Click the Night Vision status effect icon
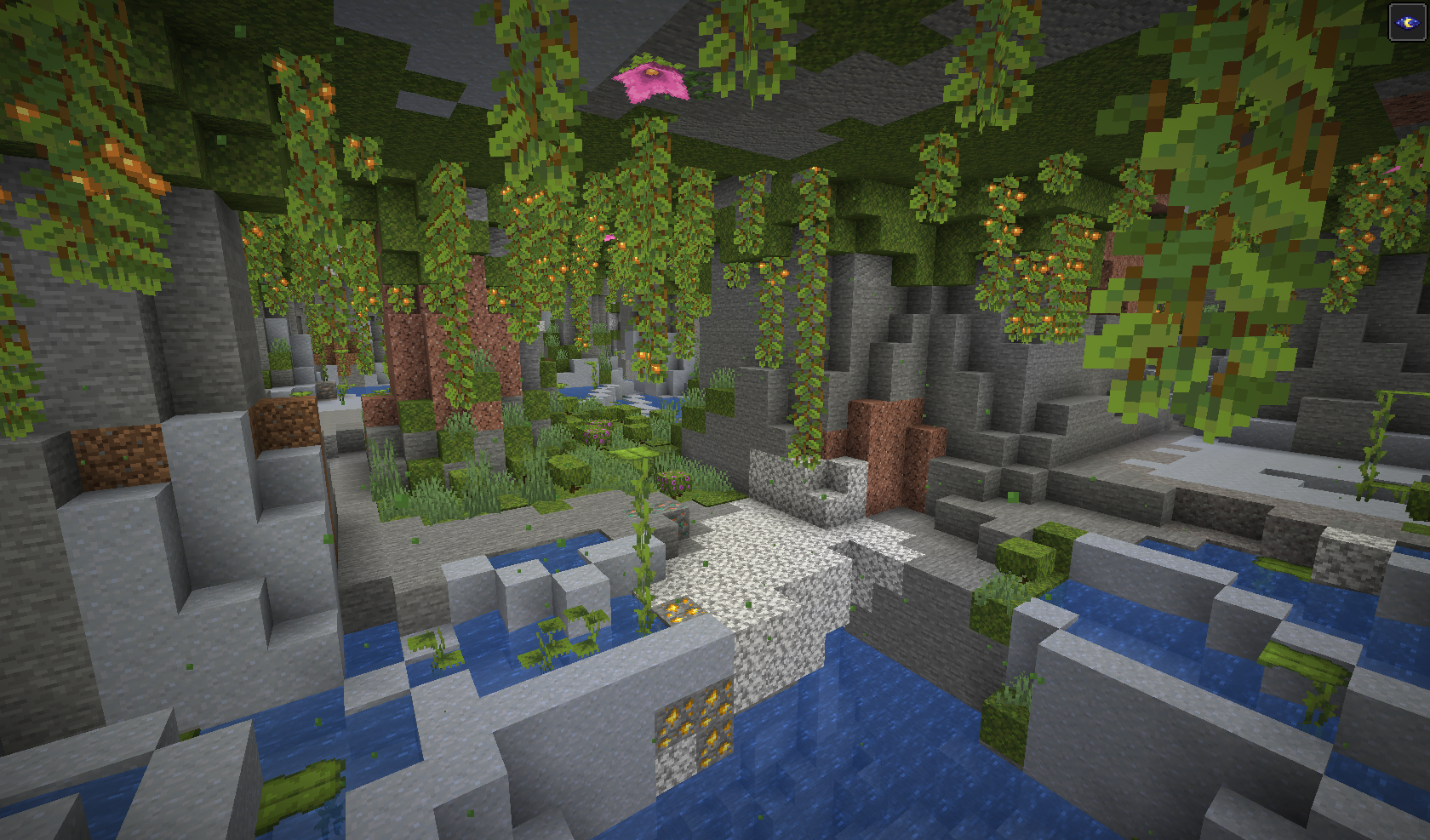Viewport: 1430px width, 840px height. 1406,22
